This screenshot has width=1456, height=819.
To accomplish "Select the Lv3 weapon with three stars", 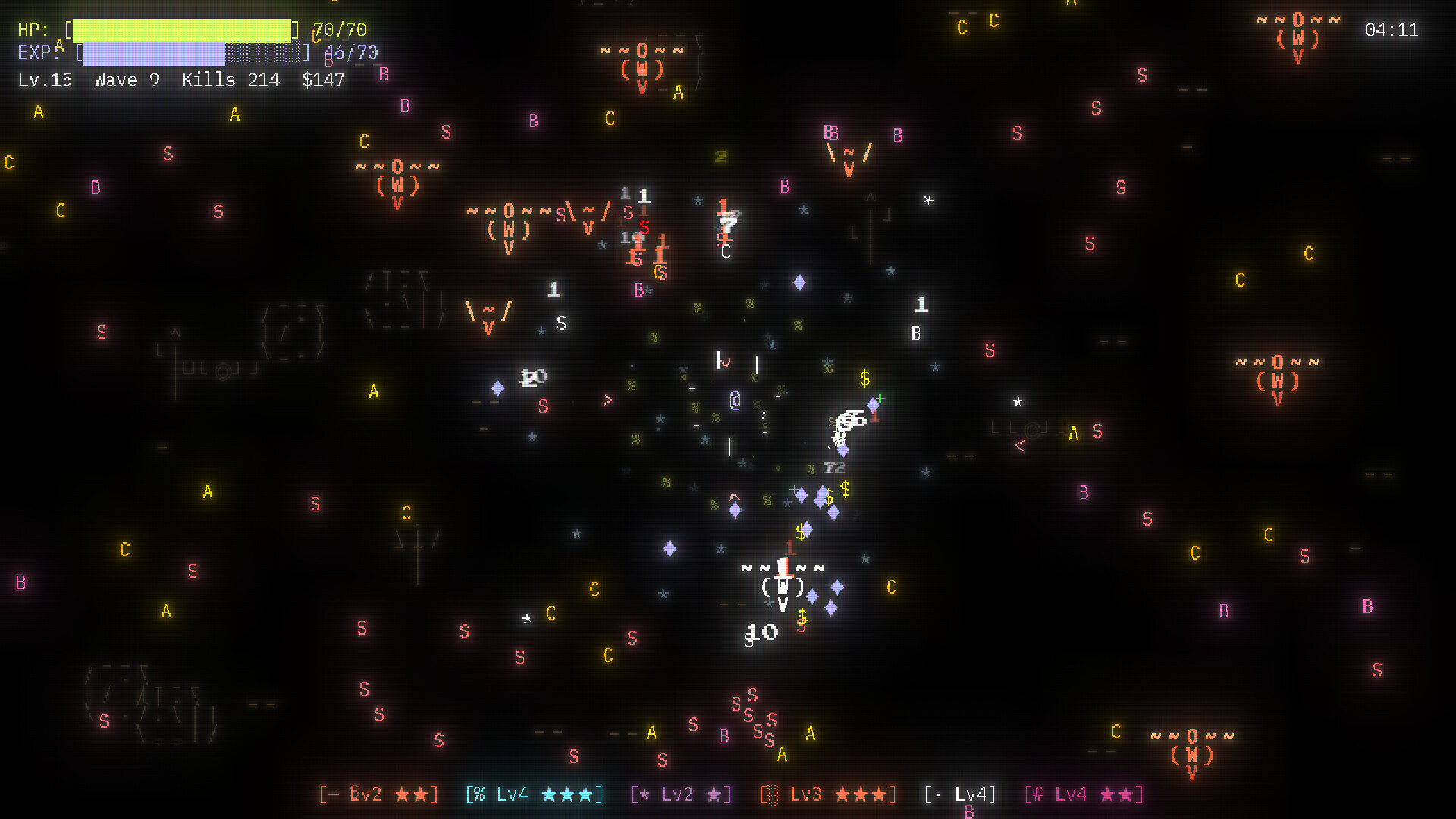I will tap(826, 795).
